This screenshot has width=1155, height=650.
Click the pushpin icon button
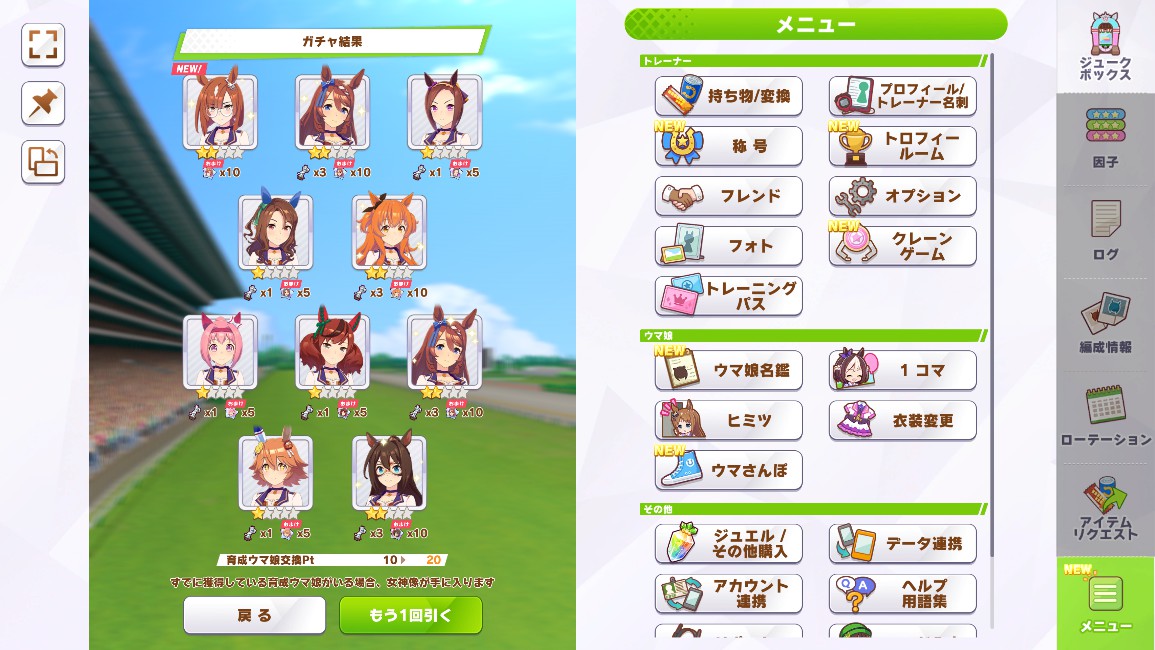click(43, 103)
